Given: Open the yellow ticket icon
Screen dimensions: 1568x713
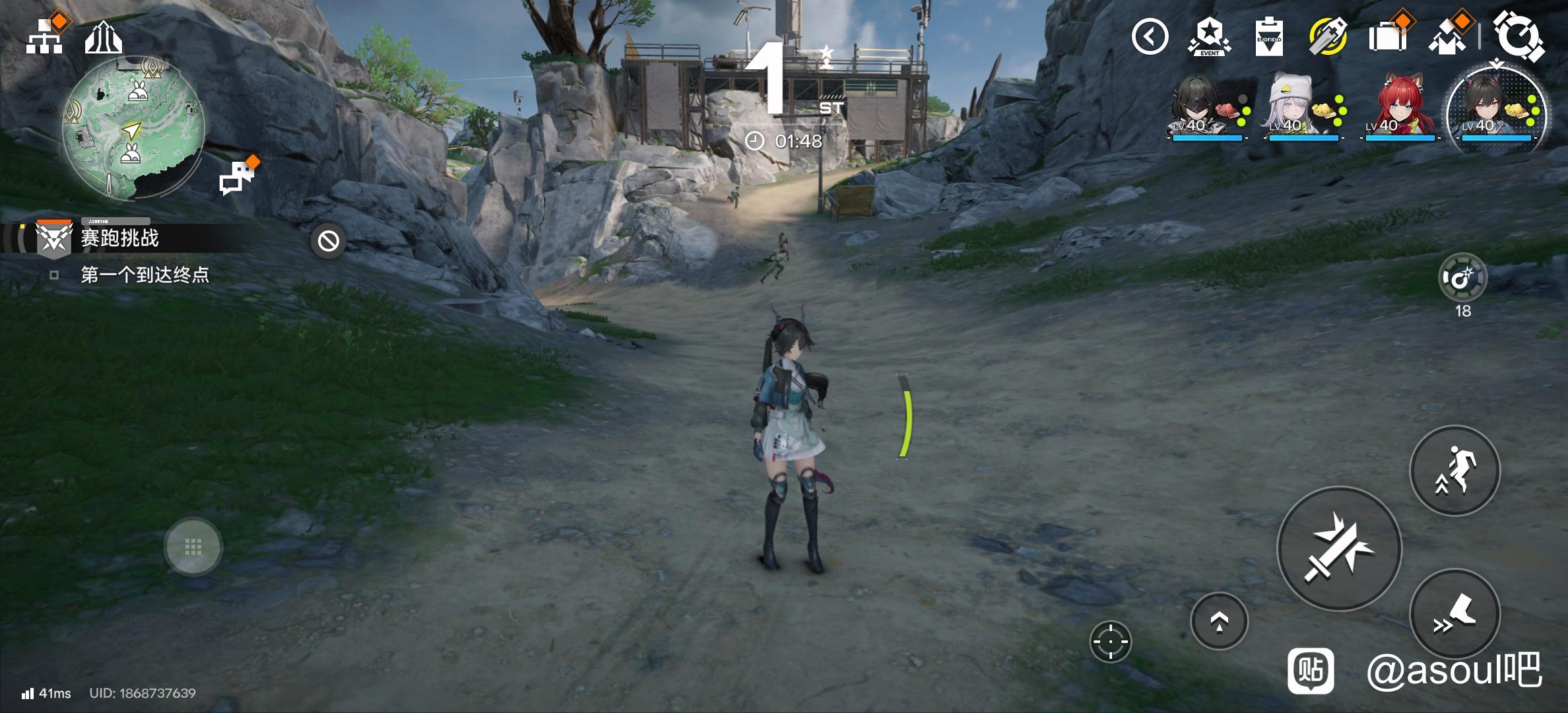Looking at the screenshot, I should 1328,36.
